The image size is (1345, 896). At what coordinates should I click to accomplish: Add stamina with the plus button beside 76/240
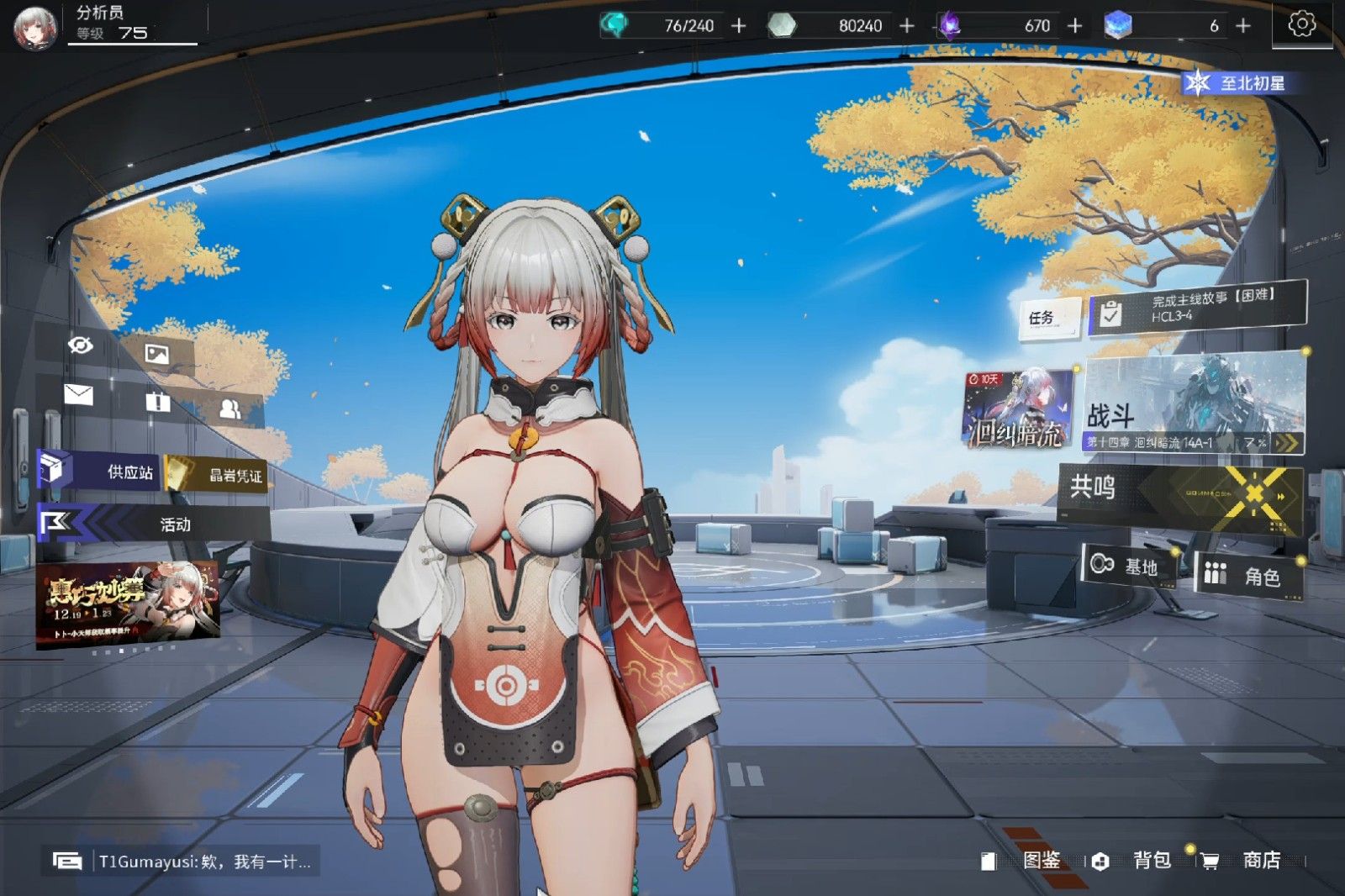(x=738, y=26)
